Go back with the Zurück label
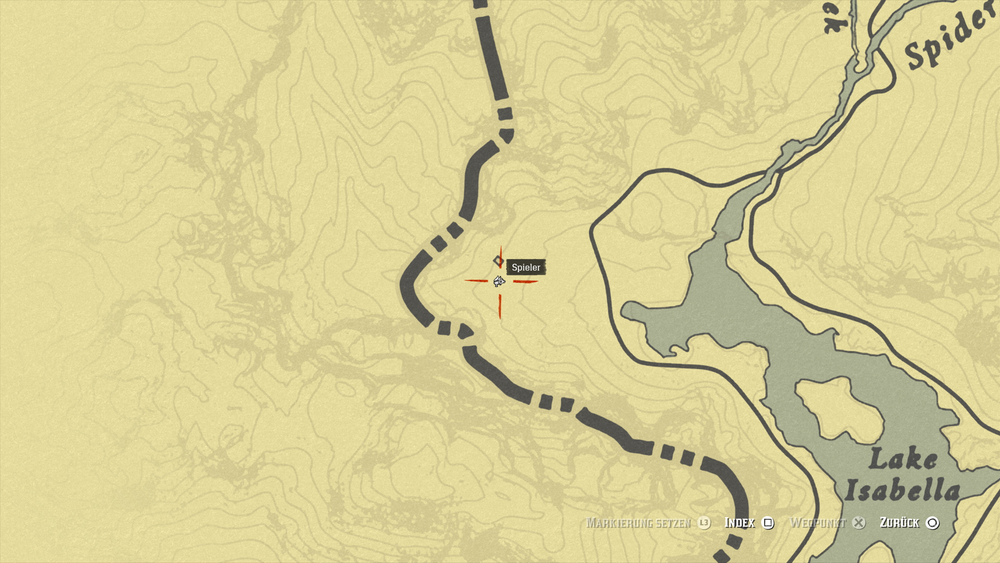1000x563 pixels. [899, 522]
